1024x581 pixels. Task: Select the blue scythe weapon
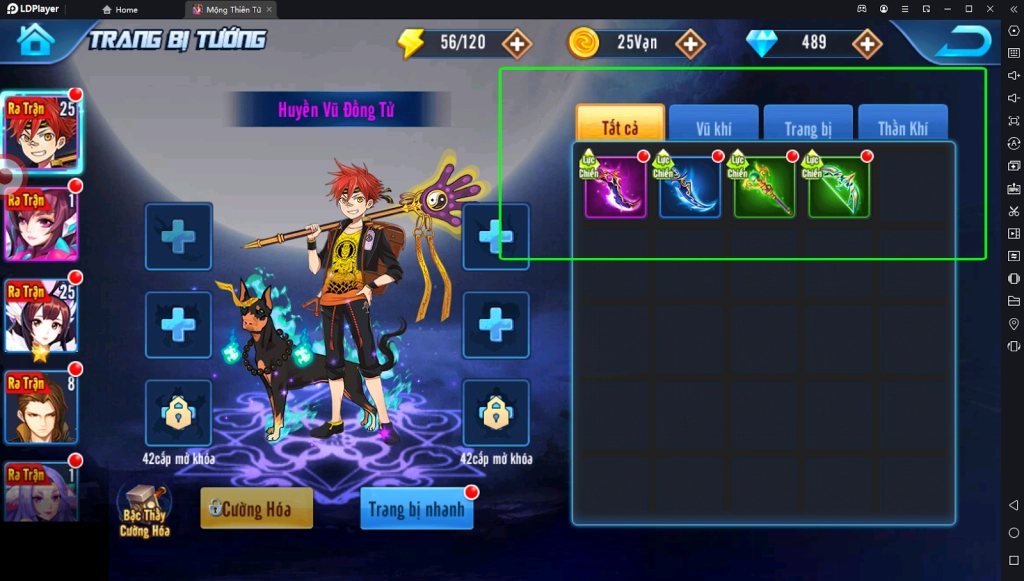(x=690, y=187)
